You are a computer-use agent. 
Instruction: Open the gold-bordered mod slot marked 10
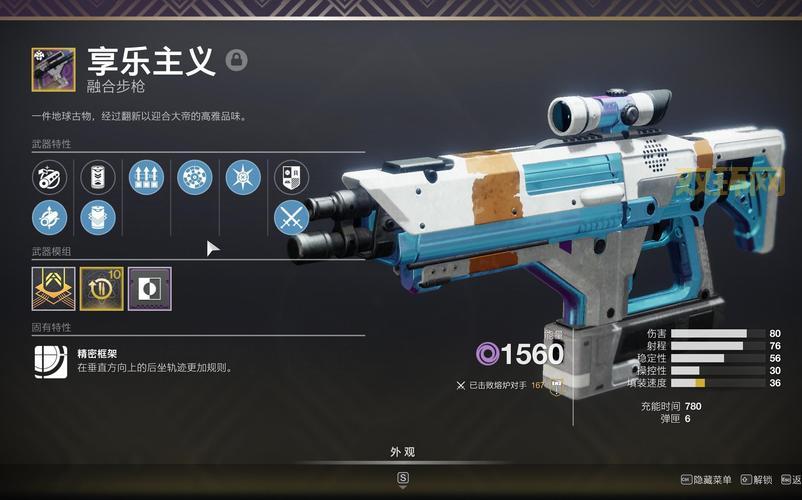point(101,288)
